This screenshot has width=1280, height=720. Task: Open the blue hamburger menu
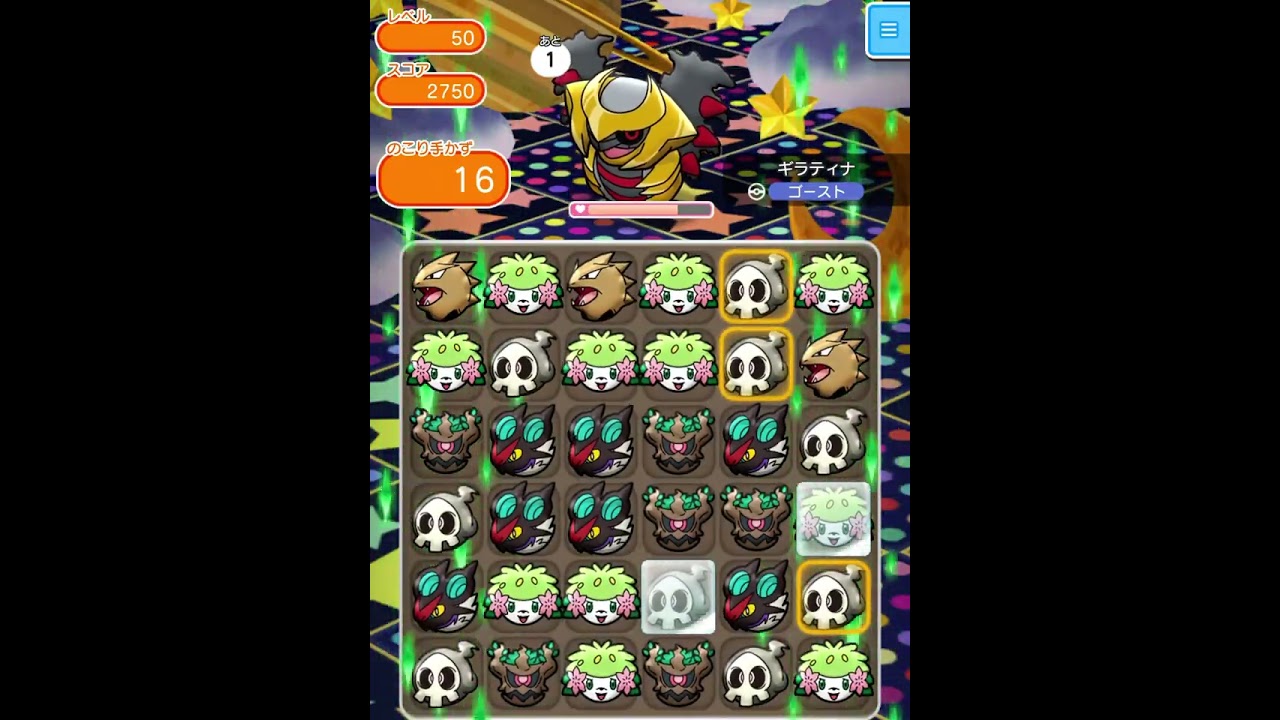[887, 30]
